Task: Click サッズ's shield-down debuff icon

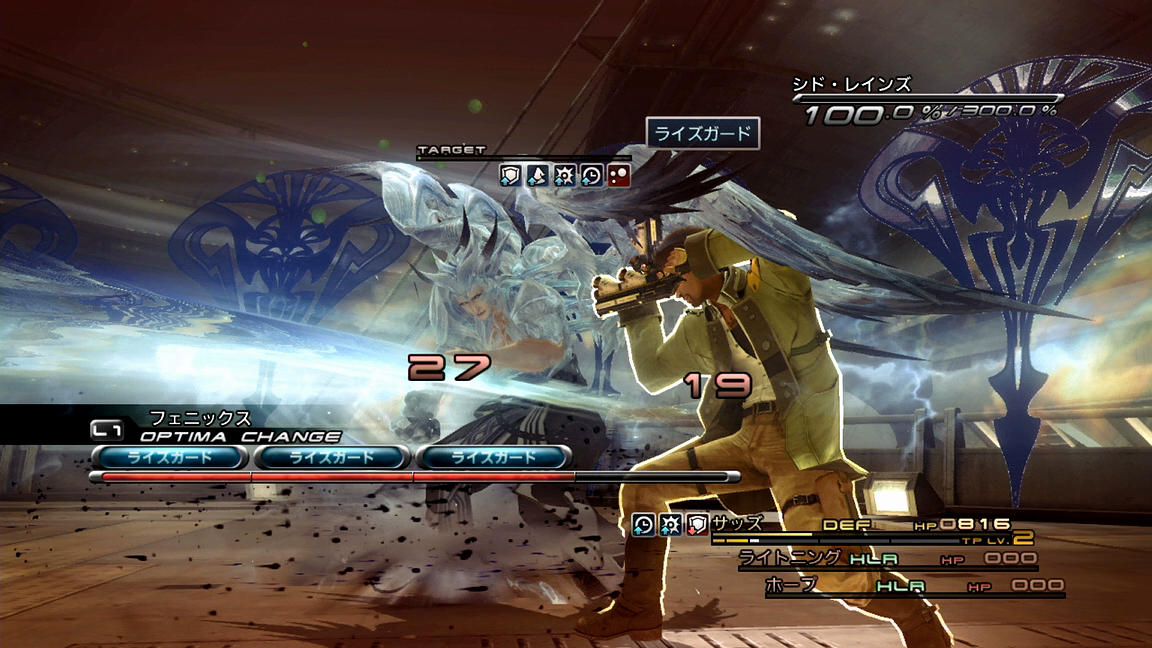Action: tap(697, 522)
